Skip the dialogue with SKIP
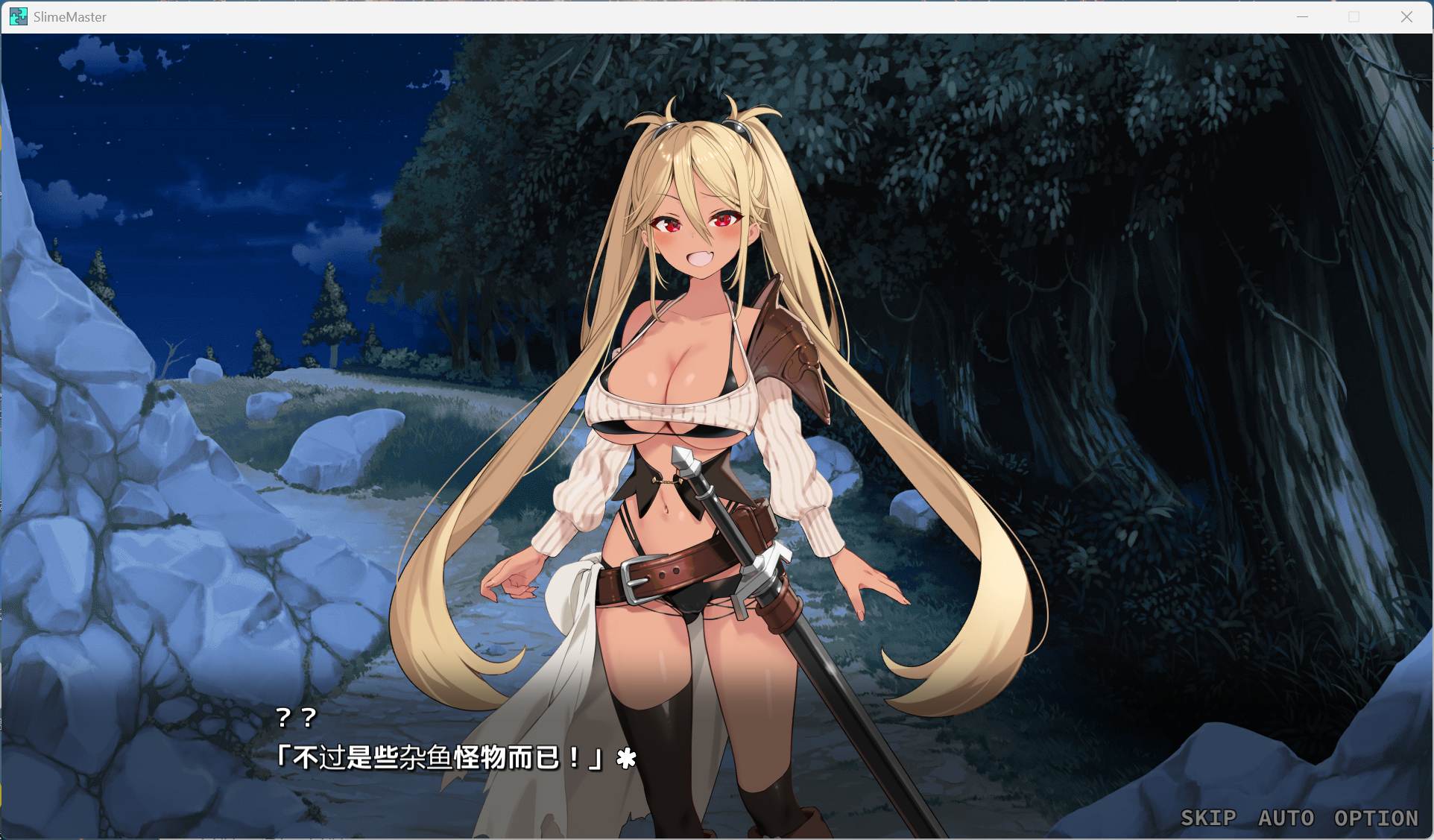The height and width of the screenshot is (840, 1434). [1207, 818]
